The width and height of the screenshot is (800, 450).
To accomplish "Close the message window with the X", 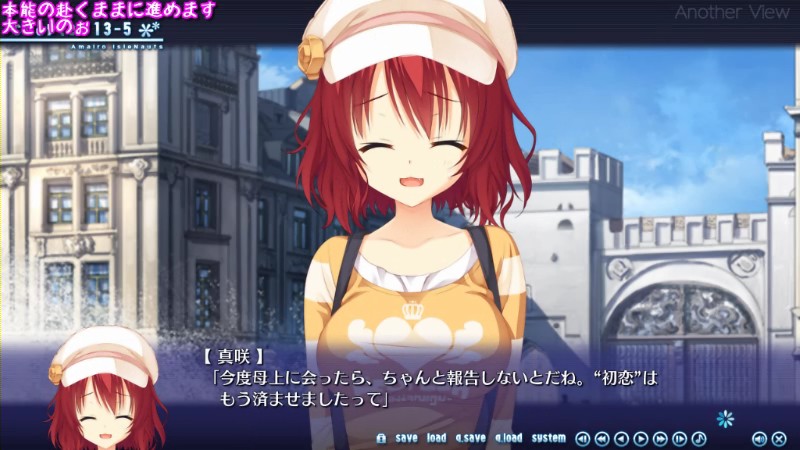I will click(x=779, y=438).
